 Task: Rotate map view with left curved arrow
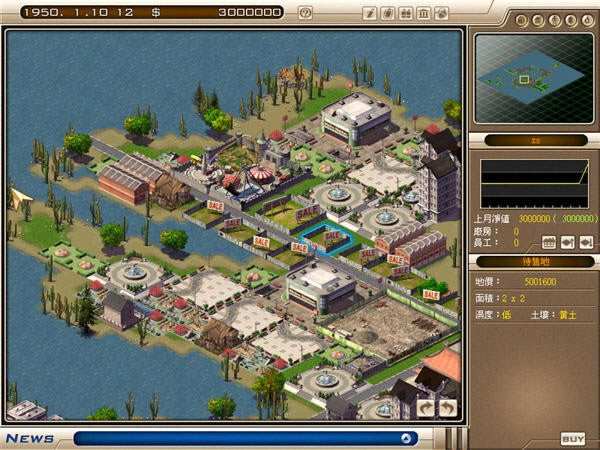pos(427,407)
